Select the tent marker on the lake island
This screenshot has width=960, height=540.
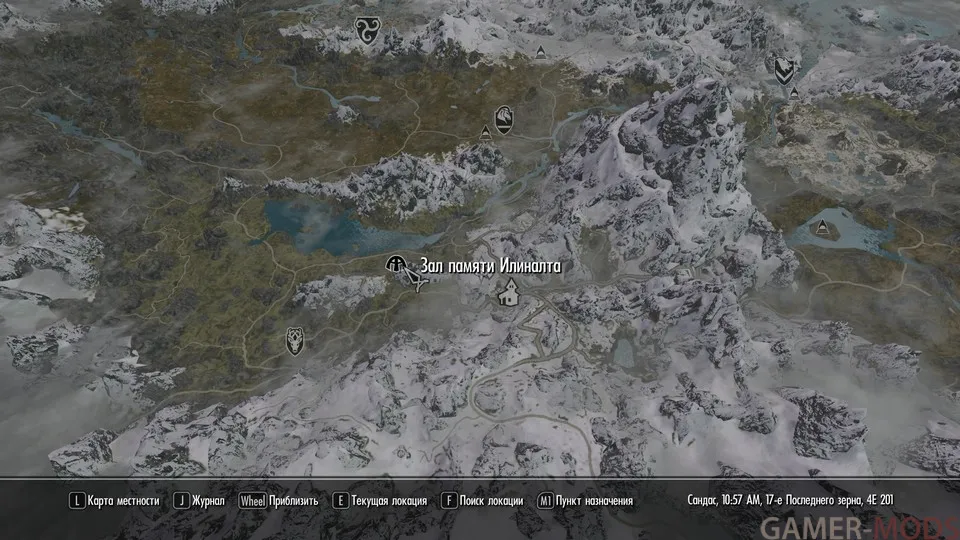click(x=825, y=226)
